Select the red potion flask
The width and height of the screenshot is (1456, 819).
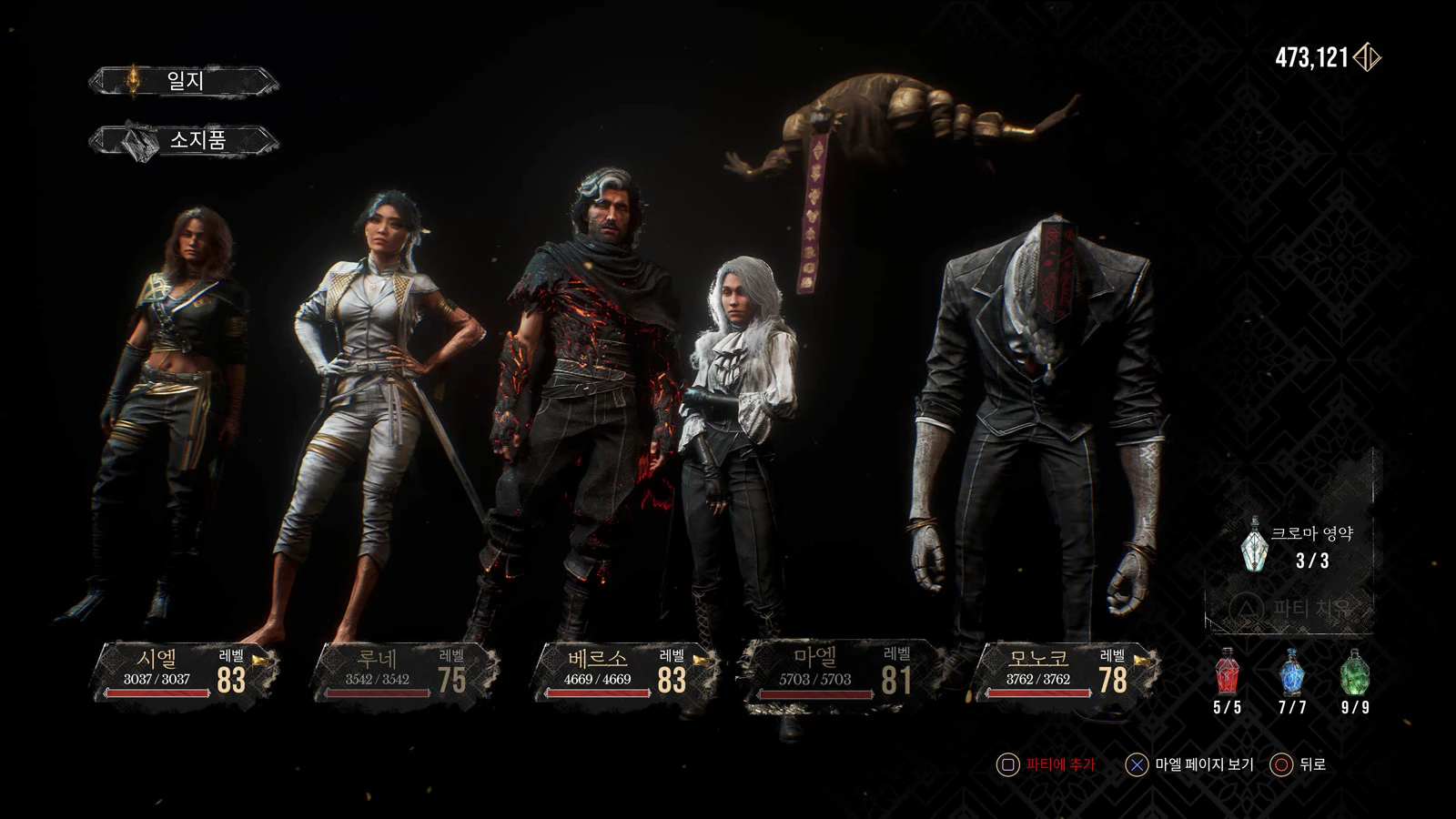tap(1228, 674)
